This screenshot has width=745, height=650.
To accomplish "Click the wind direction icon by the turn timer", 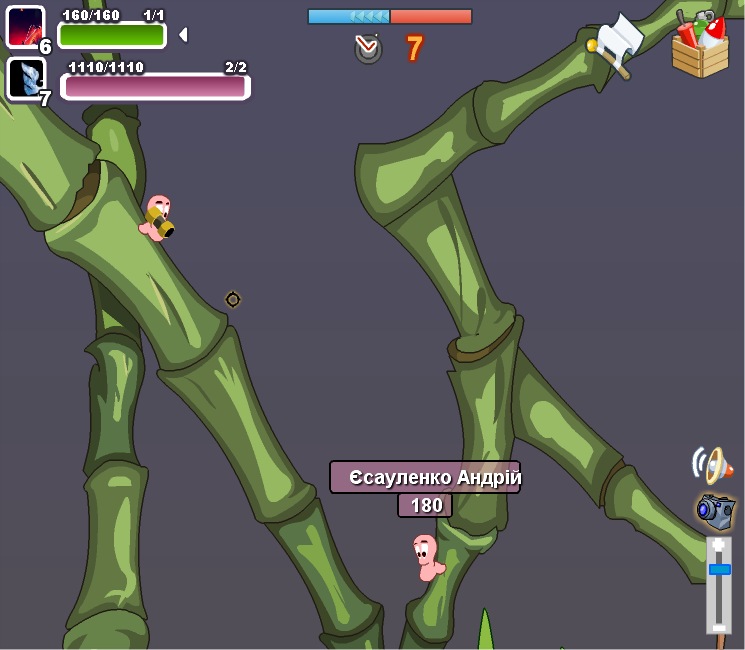I will [368, 47].
